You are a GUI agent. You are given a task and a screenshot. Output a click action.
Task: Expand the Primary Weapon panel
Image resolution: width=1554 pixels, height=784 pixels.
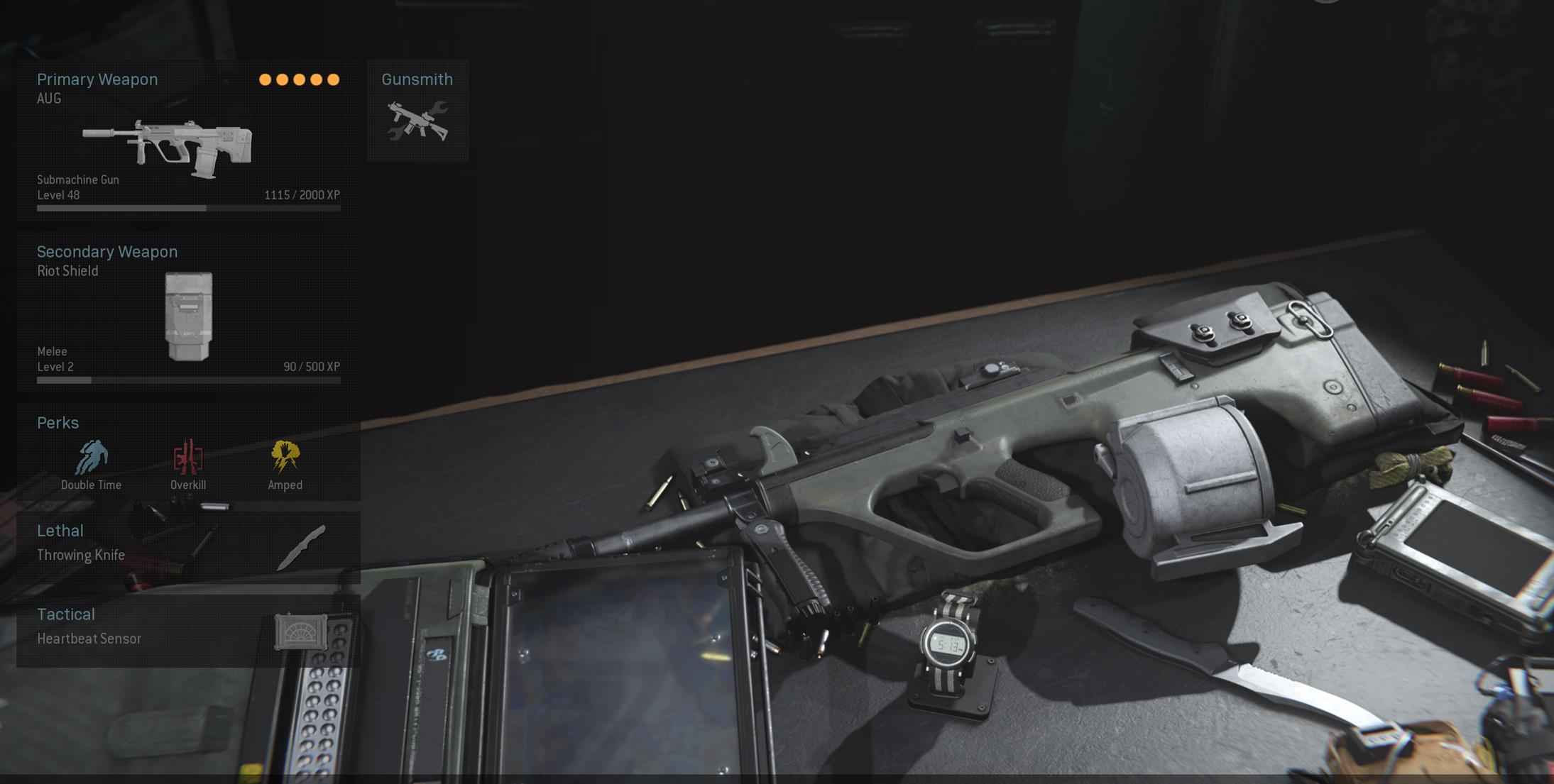97,79
